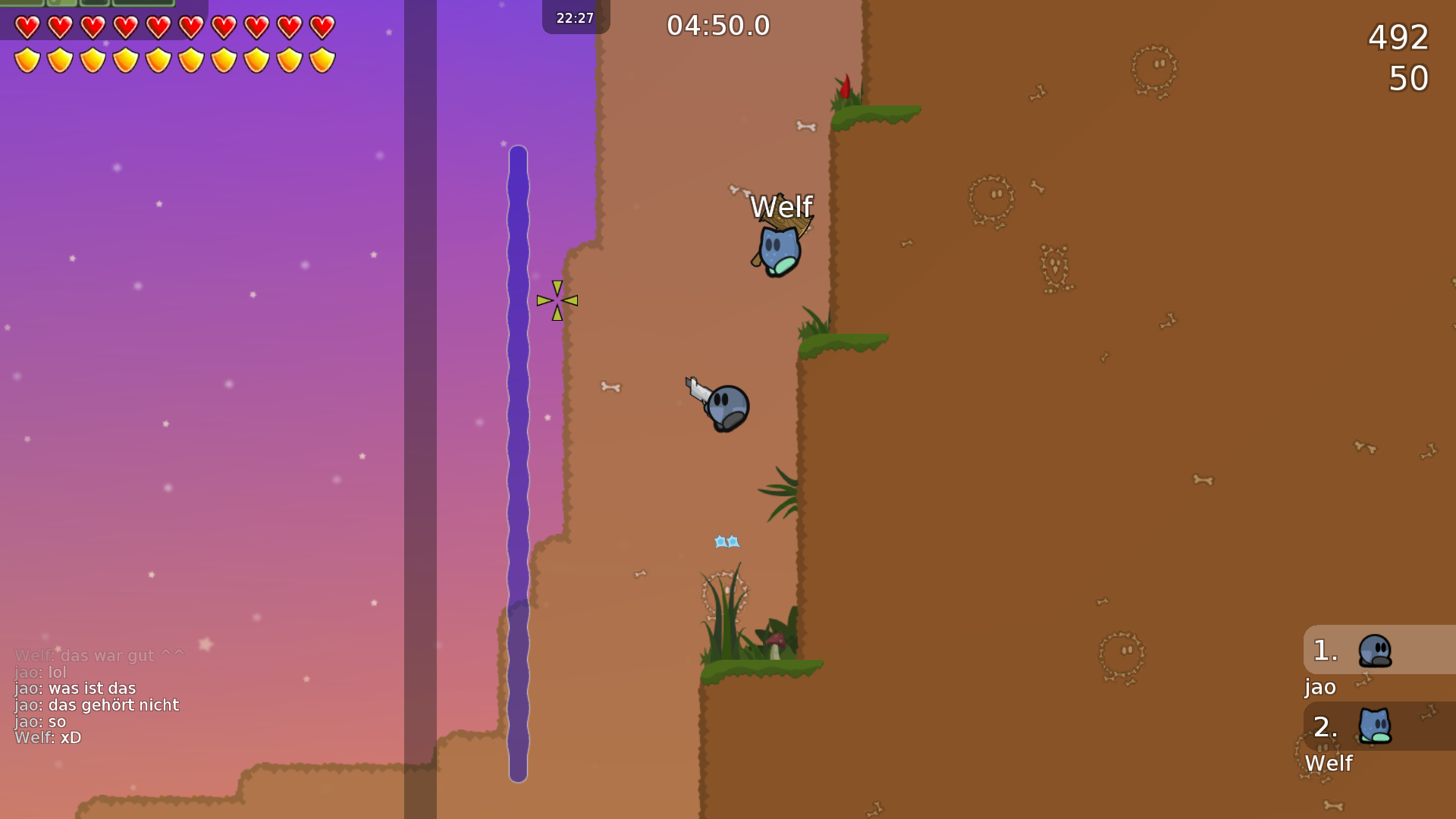1456x819 pixels.
Task: Select the first gold shield armor icon
Action: point(27,58)
